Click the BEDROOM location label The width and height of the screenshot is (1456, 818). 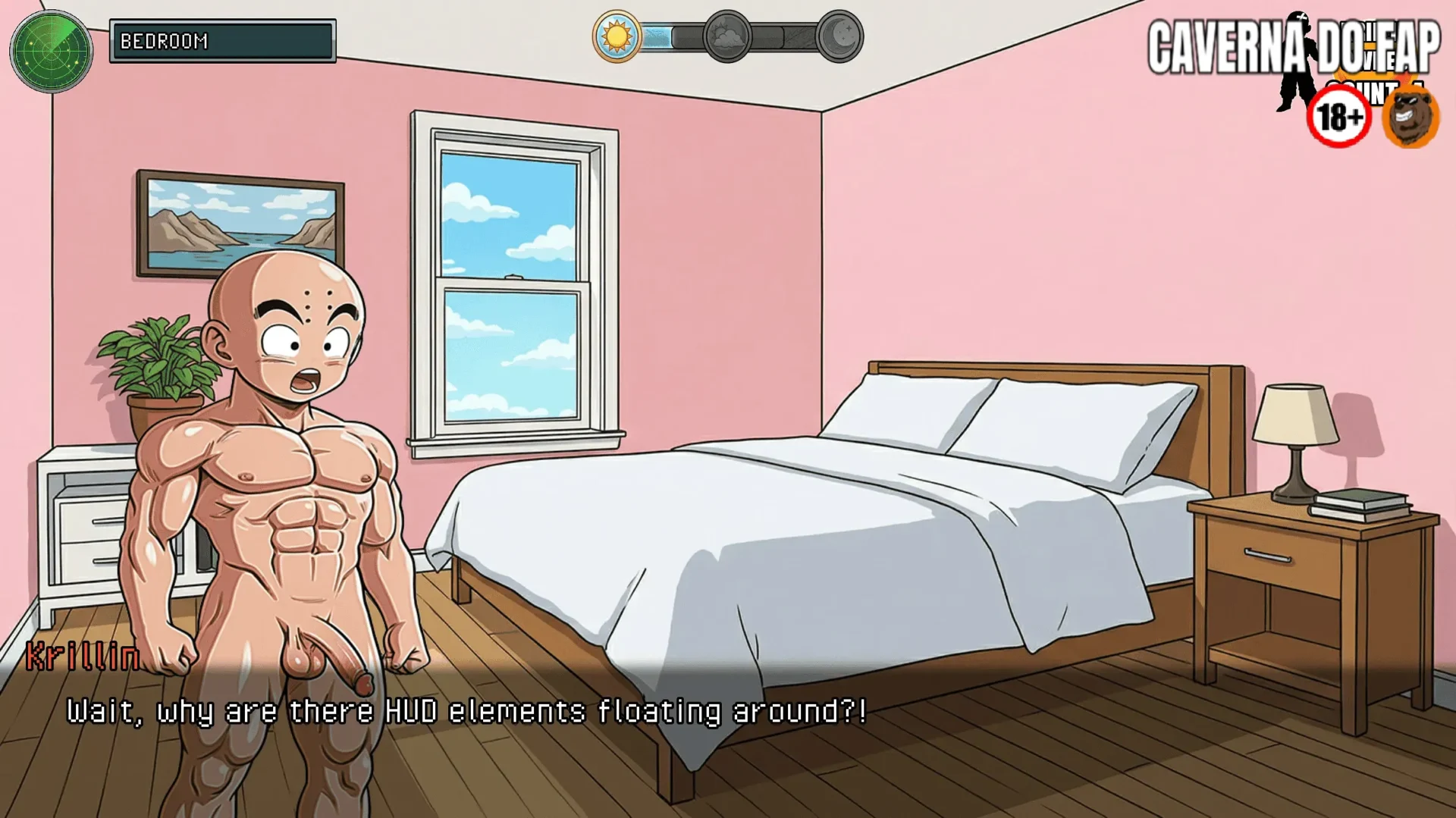coord(222,41)
